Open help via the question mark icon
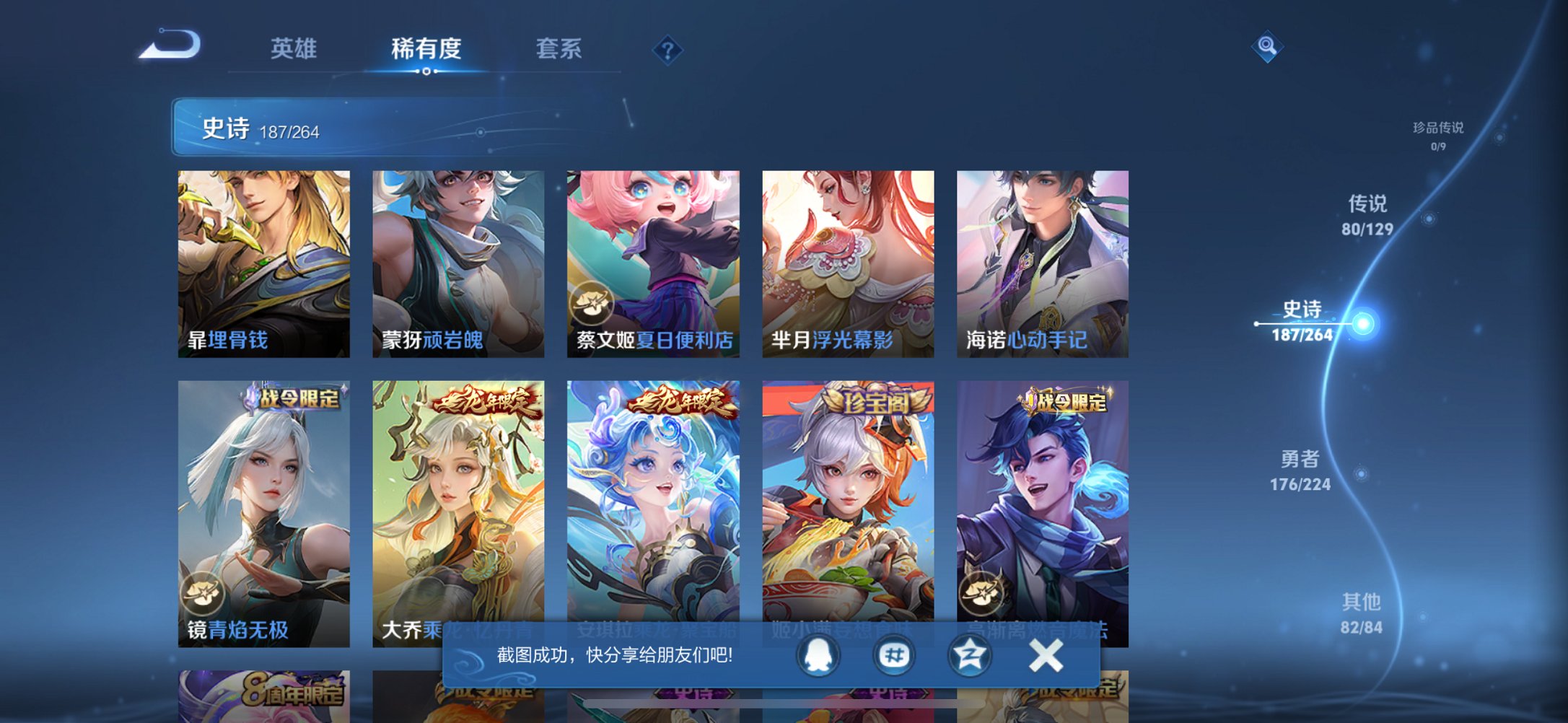Screen dimensions: 1568x723 pos(667,51)
